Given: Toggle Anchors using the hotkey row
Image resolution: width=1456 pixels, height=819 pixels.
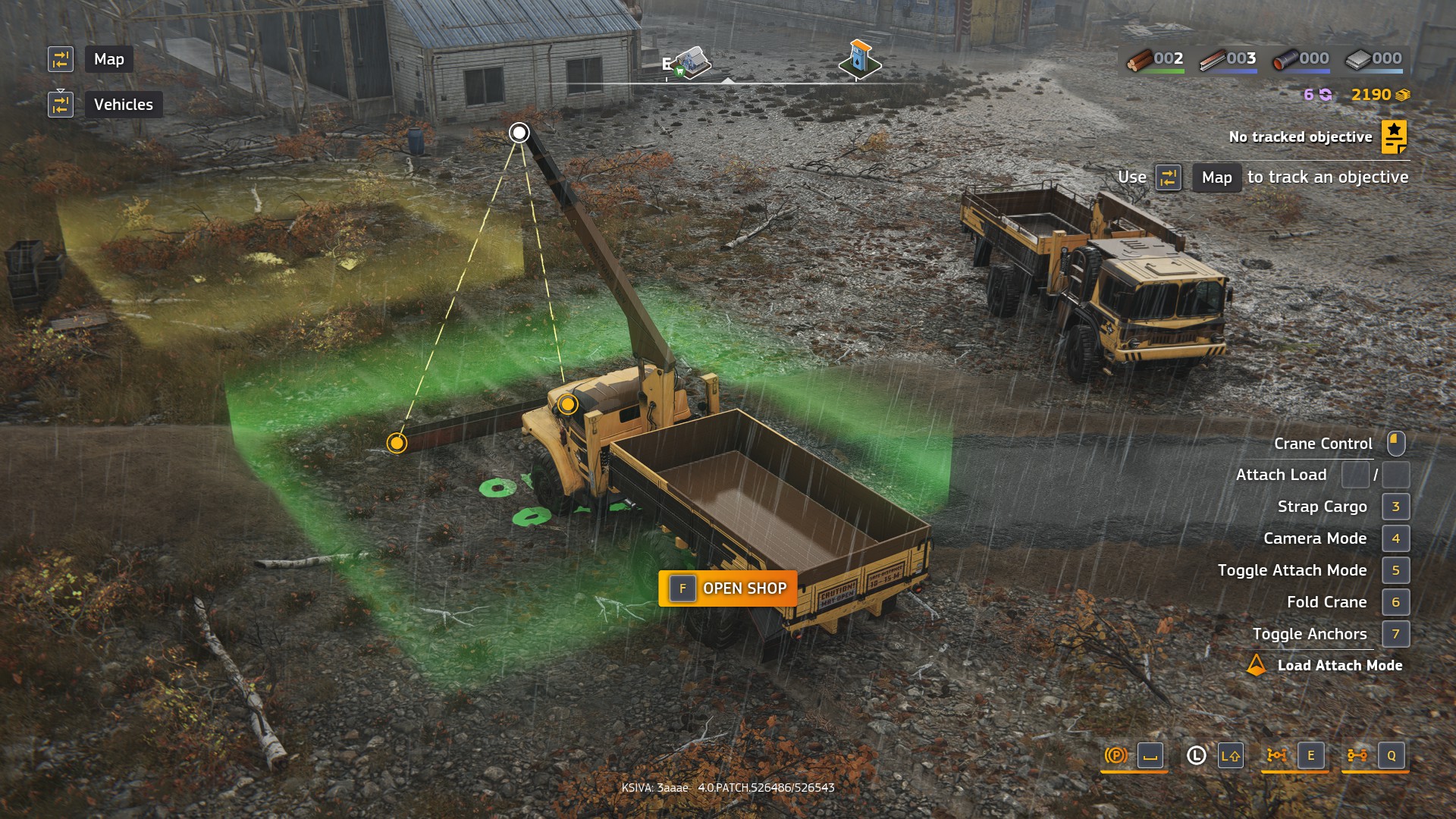Looking at the screenshot, I should 1395,634.
